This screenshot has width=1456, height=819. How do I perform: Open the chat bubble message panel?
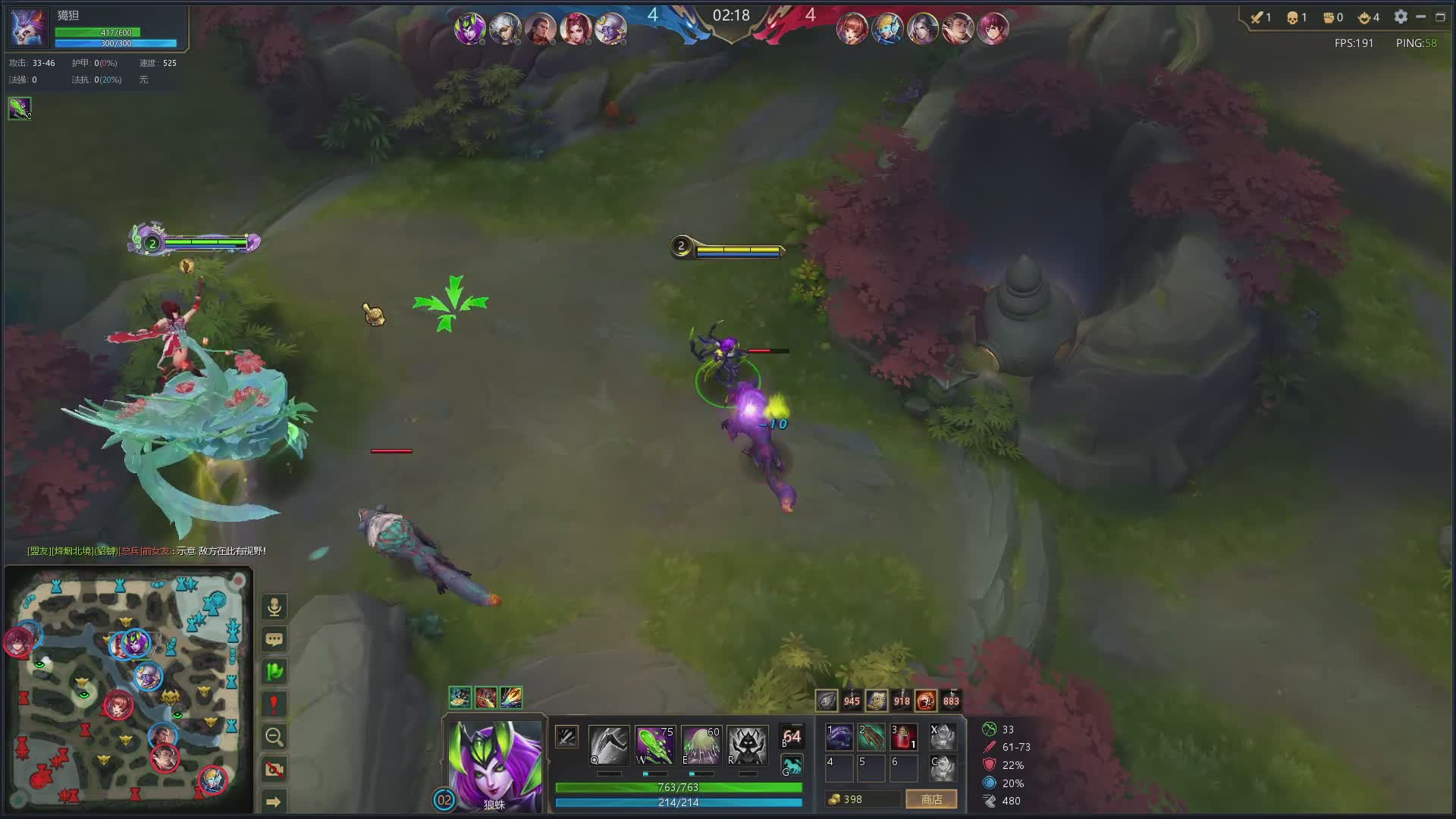[x=275, y=639]
